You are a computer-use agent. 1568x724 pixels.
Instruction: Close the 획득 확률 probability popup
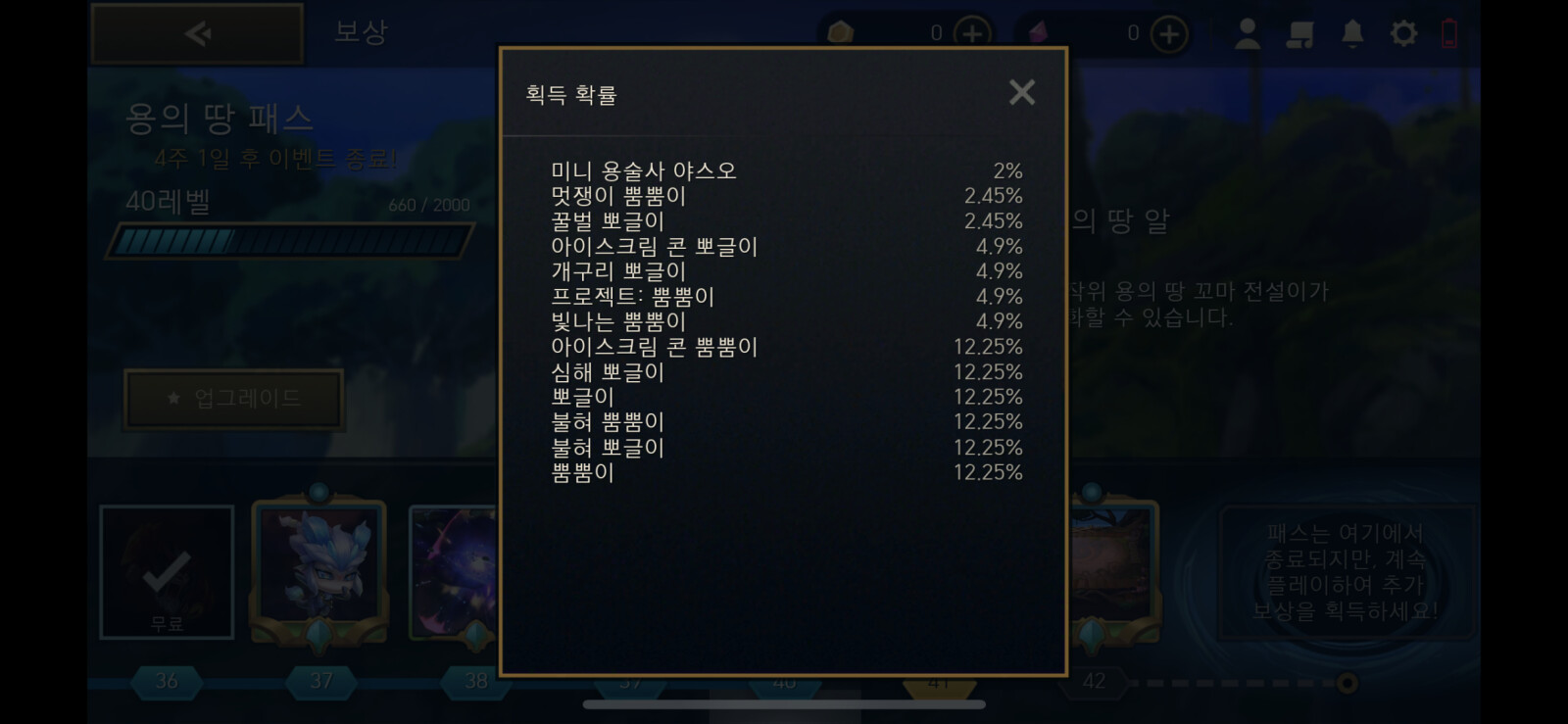click(1022, 92)
